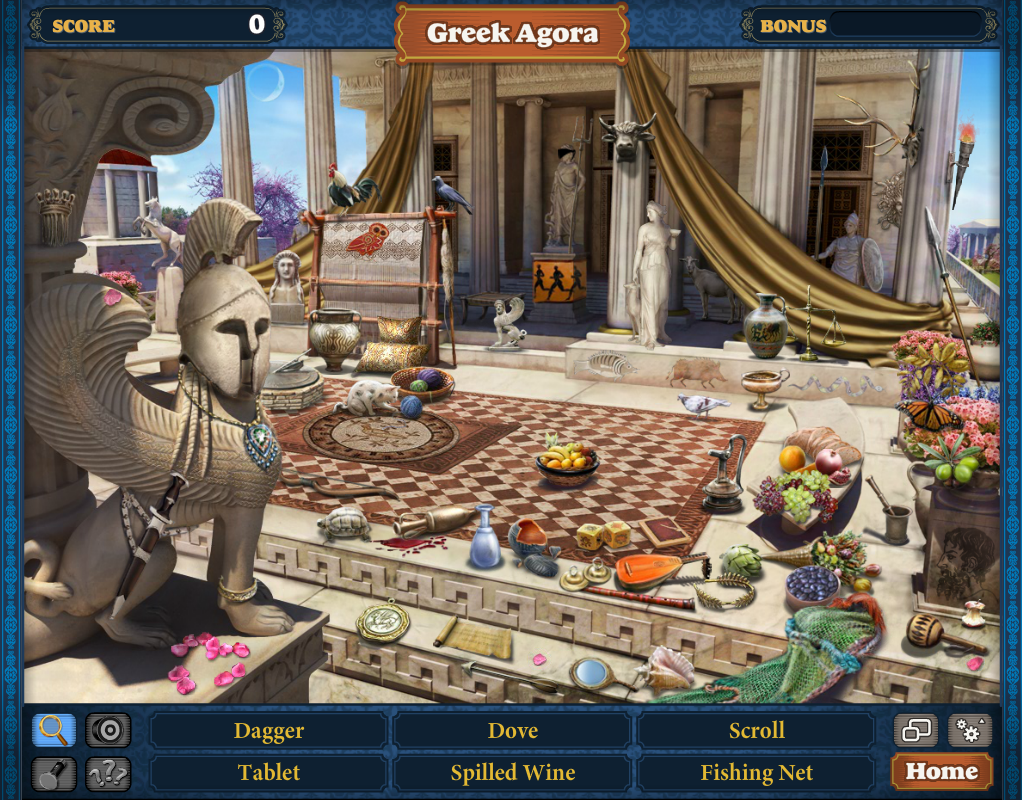Pick the Scroll list entry
1022x800 pixels.
click(x=756, y=730)
